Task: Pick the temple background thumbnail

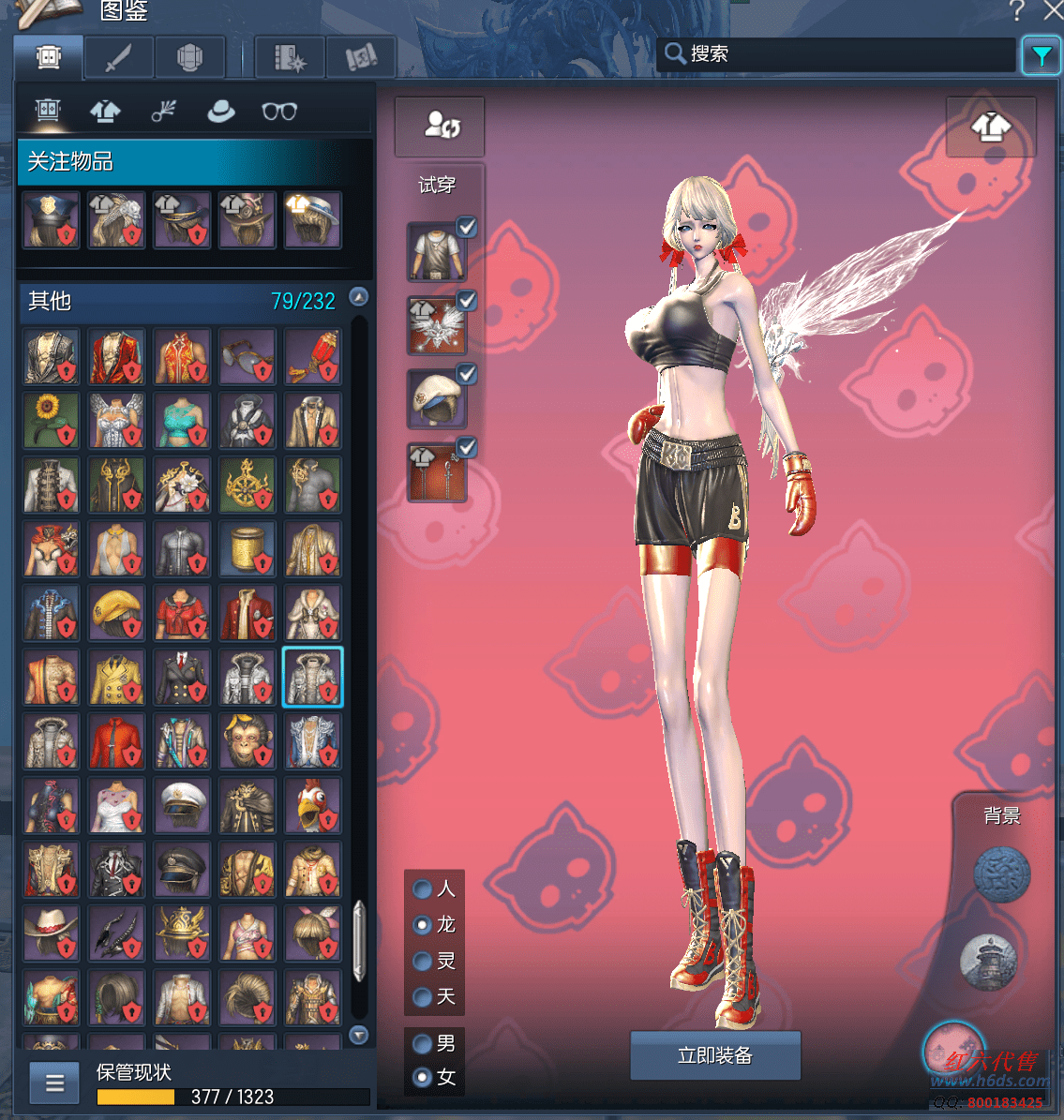Action: pos(989,962)
